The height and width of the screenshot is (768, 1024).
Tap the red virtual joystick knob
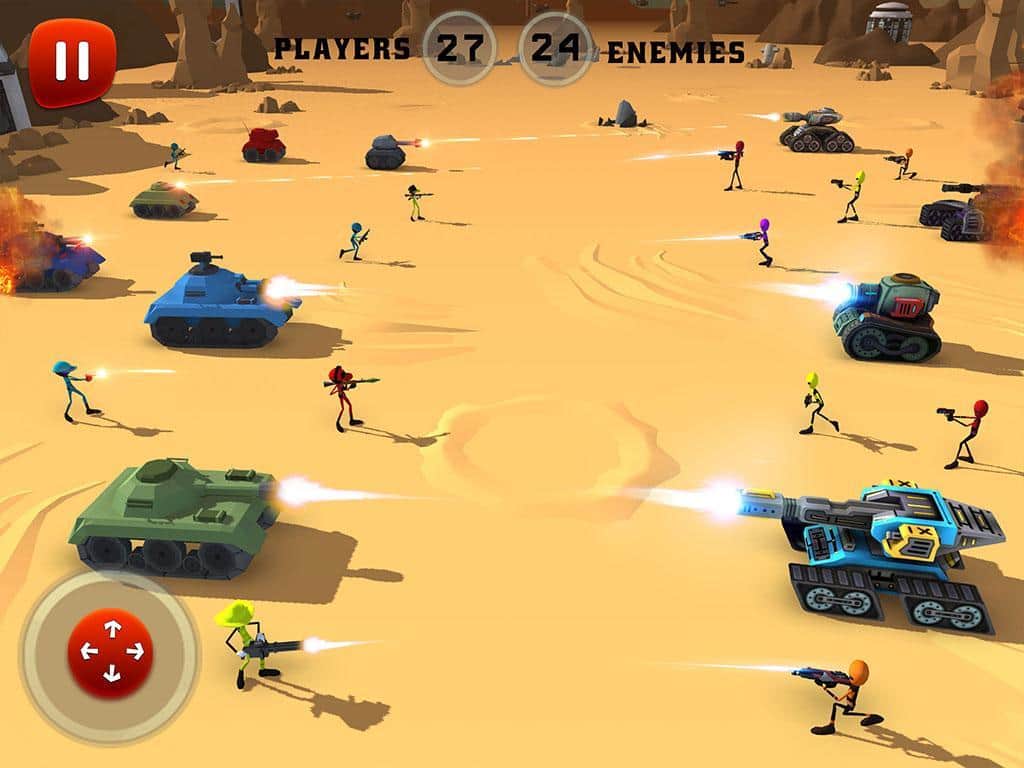[x=110, y=653]
